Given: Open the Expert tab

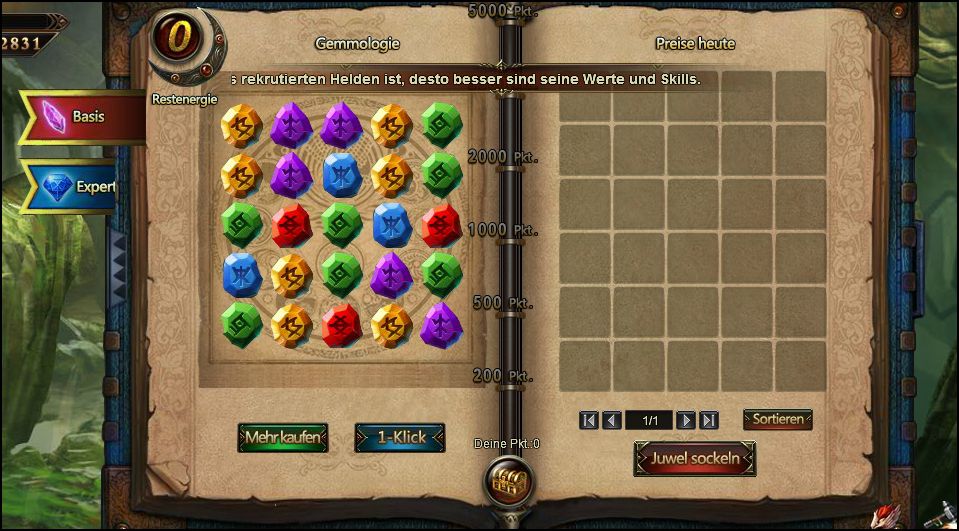Looking at the screenshot, I should click(x=78, y=187).
